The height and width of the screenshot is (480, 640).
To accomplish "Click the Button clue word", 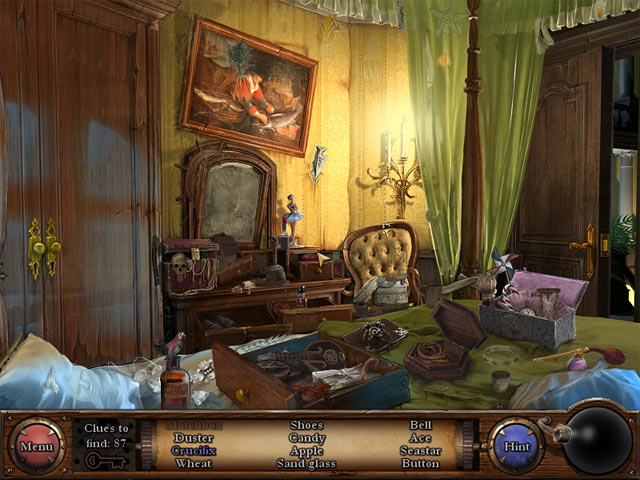I will (x=421, y=464).
